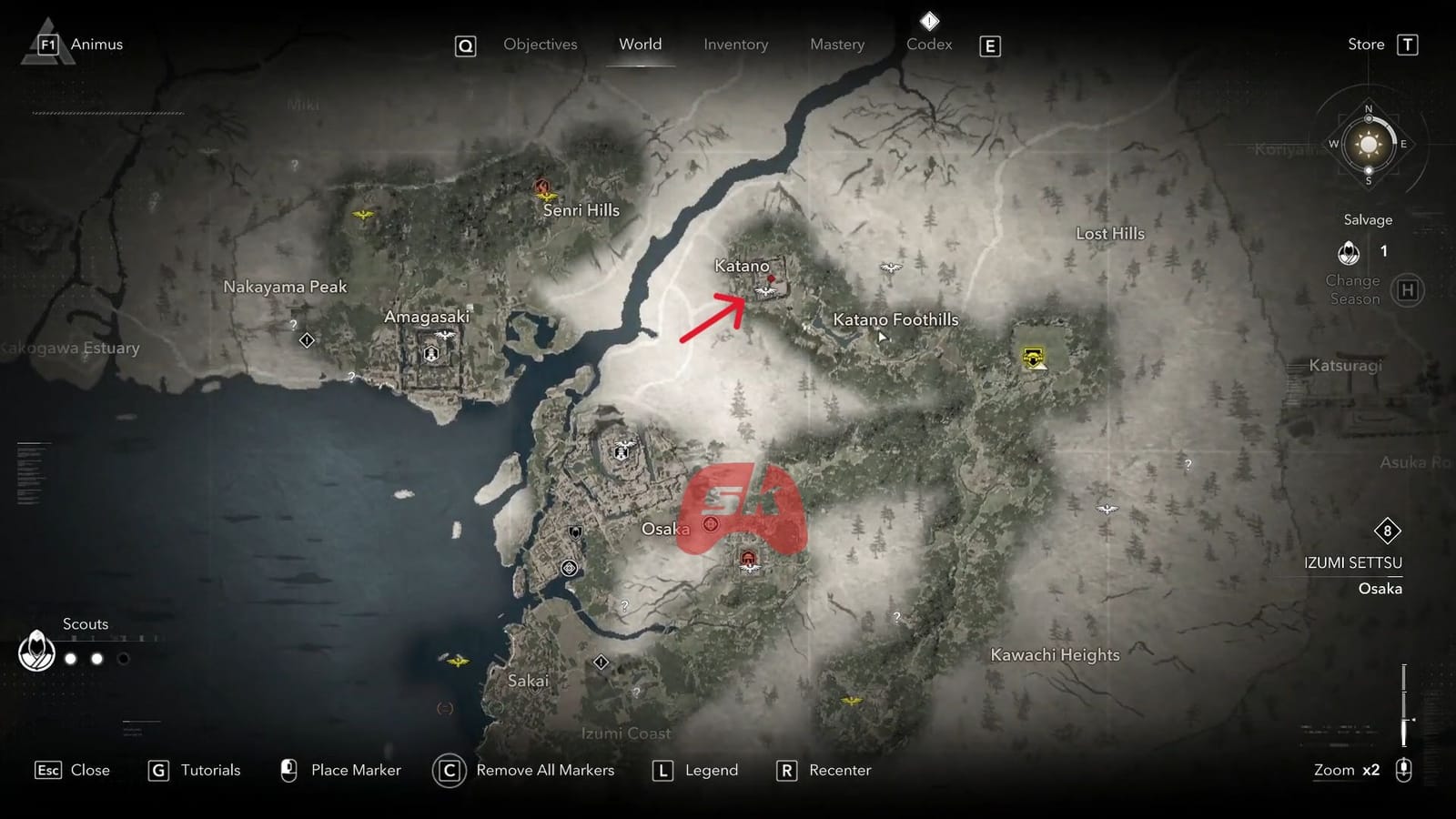Open the Codex menu
The height and width of the screenshot is (819, 1456).
point(928,44)
